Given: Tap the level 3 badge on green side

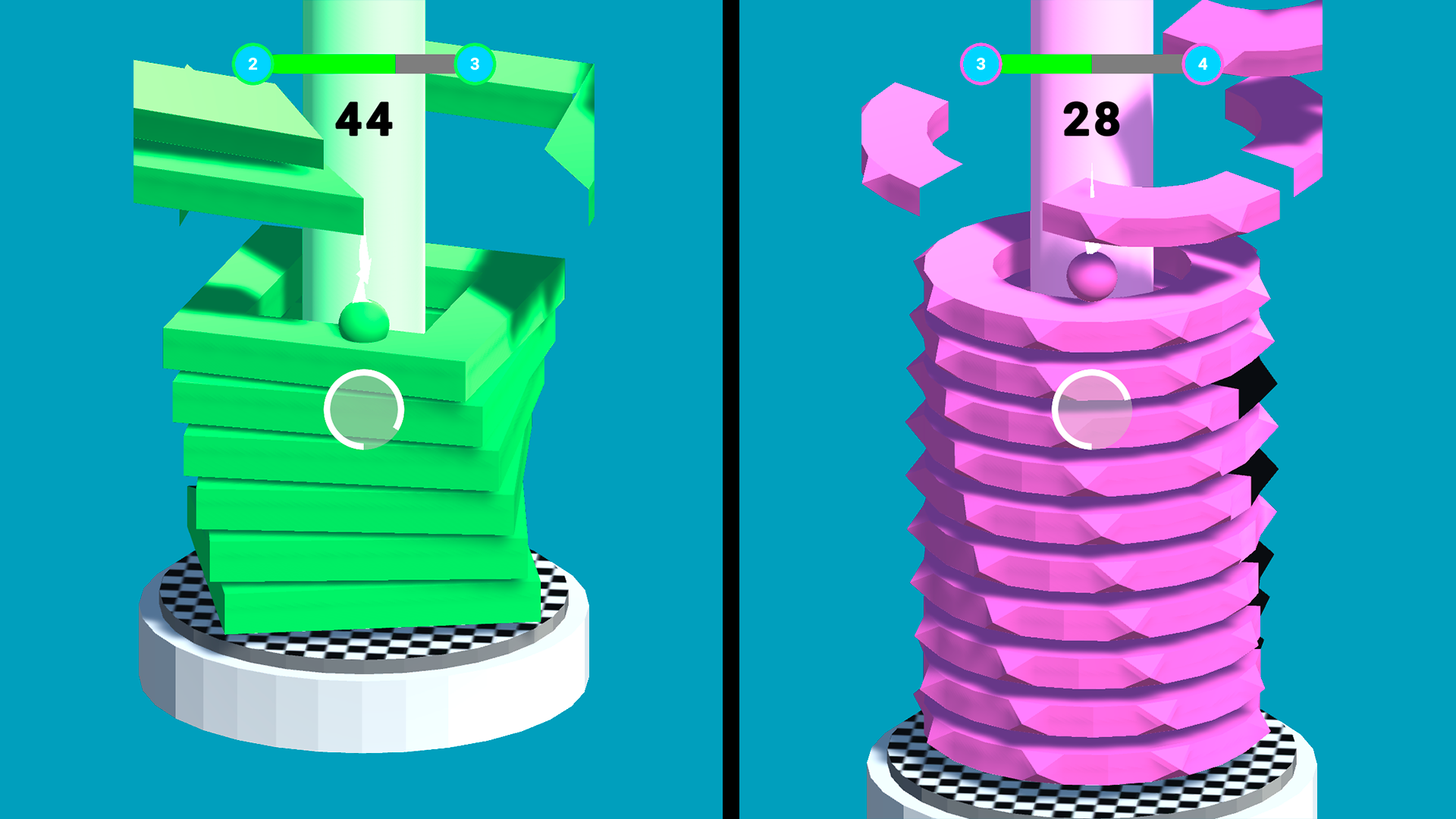Looking at the screenshot, I should click(x=474, y=64).
